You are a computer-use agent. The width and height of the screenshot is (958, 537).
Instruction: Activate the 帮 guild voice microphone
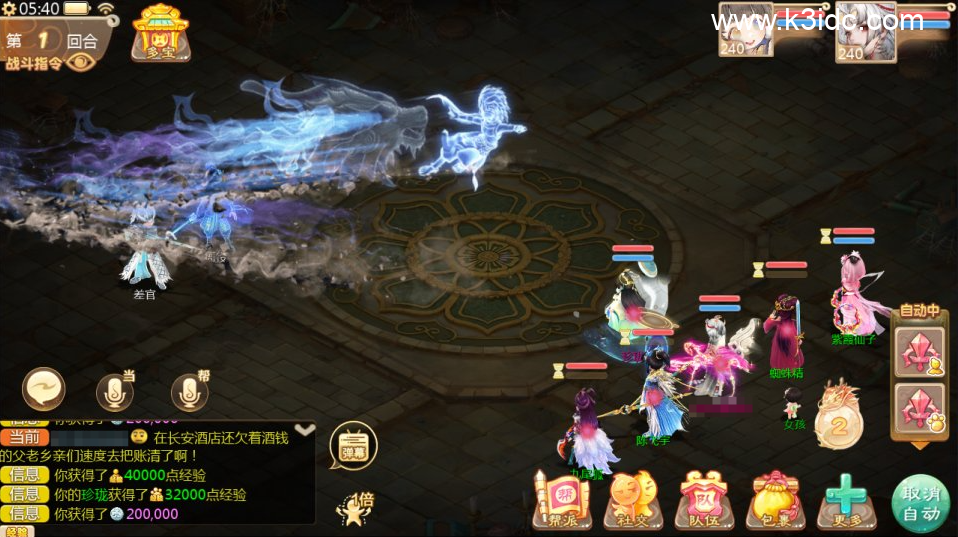coord(190,391)
